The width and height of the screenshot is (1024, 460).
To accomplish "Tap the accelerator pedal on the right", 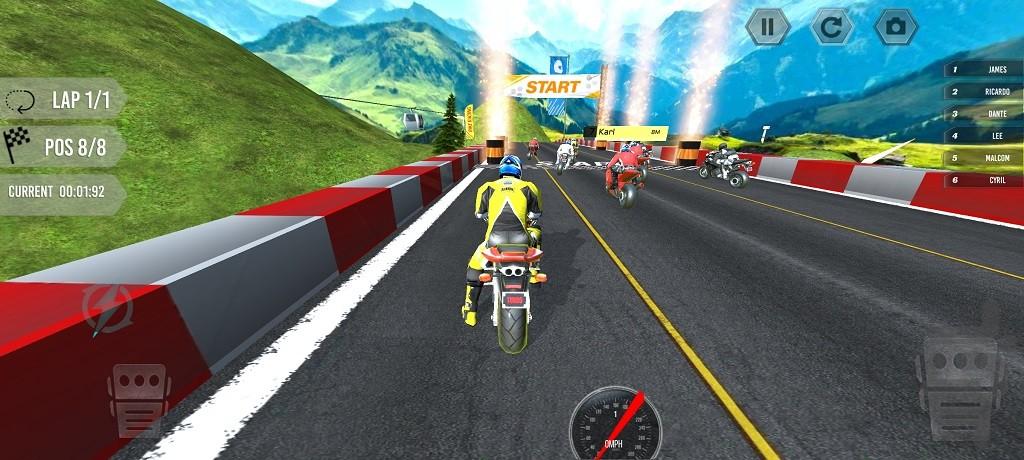I will (x=959, y=384).
